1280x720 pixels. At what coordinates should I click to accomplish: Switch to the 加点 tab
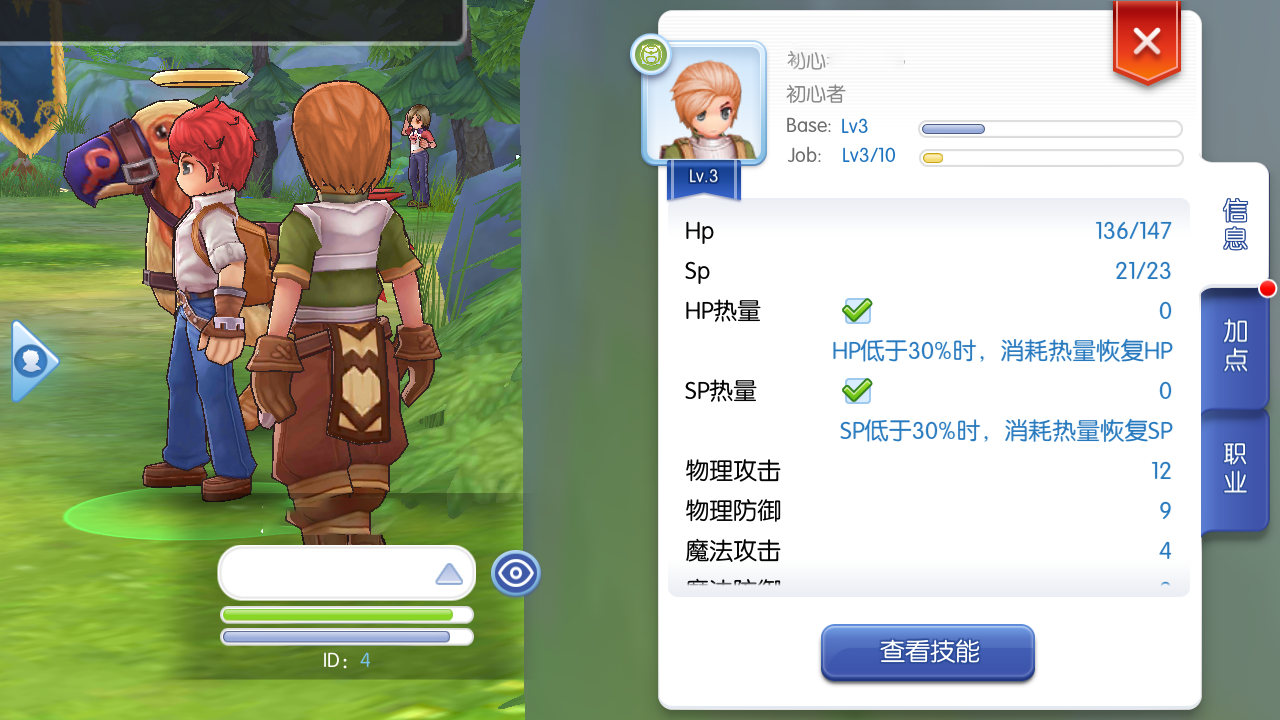tap(1233, 348)
